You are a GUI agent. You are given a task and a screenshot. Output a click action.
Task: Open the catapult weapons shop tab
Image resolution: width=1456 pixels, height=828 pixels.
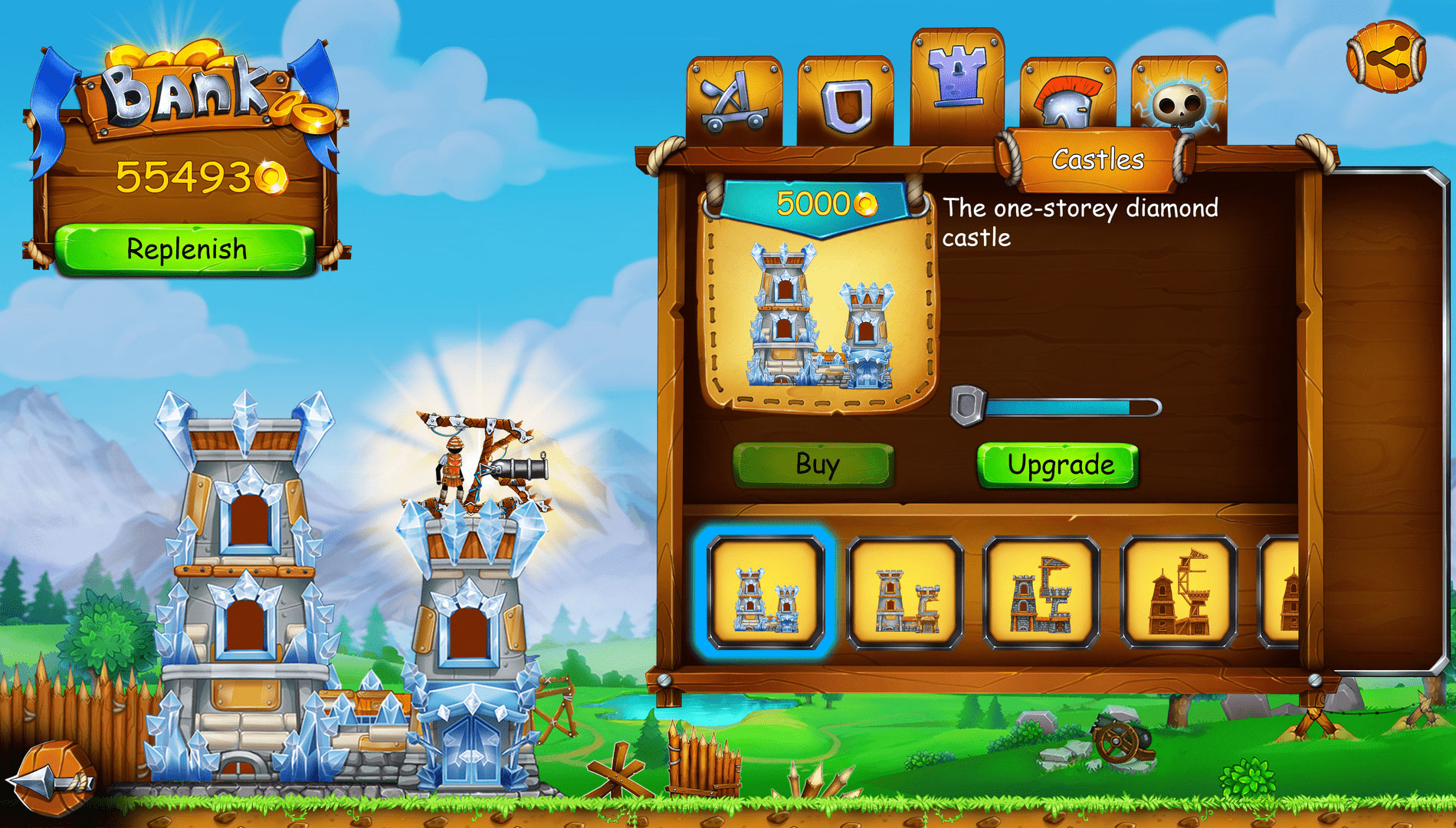(732, 96)
